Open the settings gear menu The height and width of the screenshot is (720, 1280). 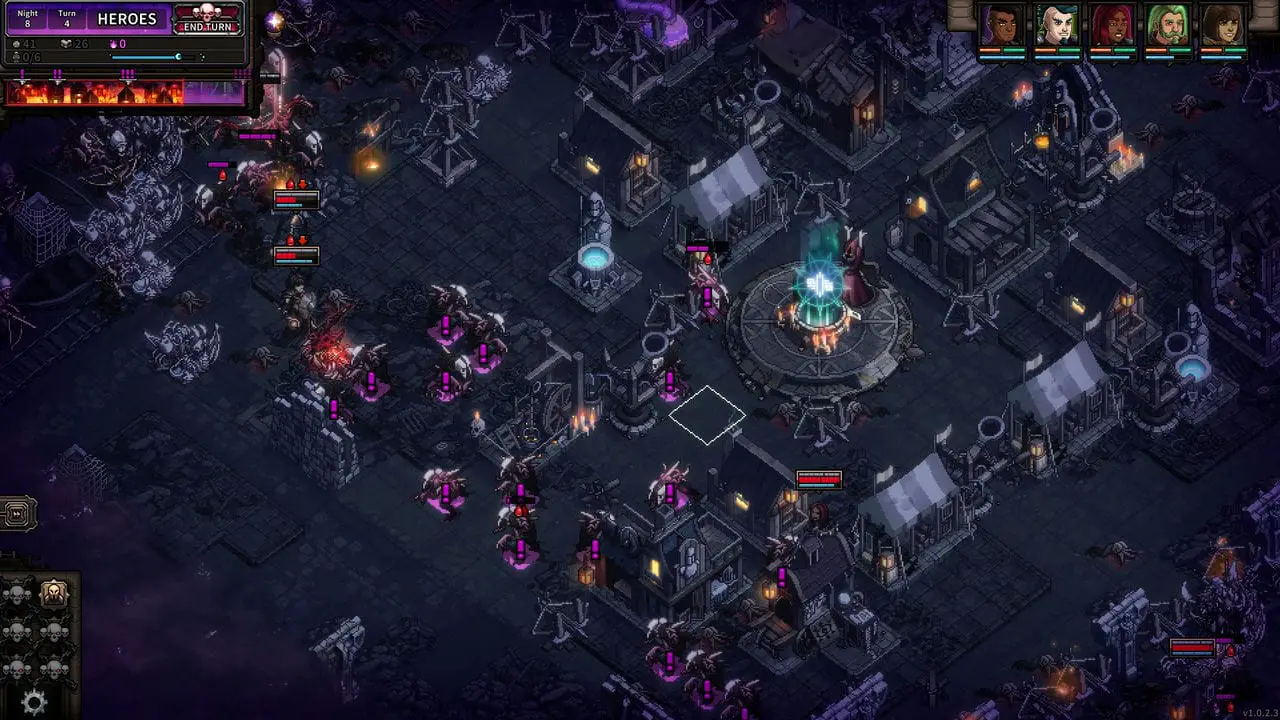[34, 703]
